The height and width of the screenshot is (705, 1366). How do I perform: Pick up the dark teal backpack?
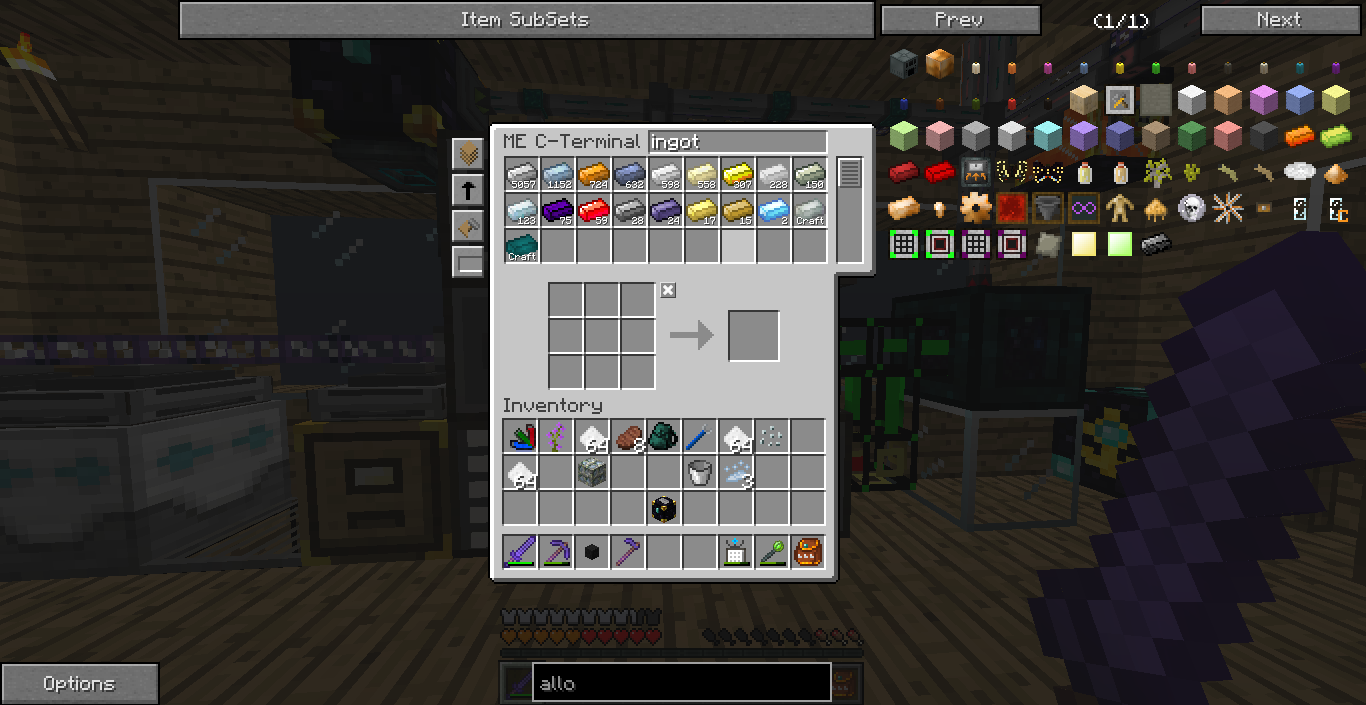click(663, 436)
